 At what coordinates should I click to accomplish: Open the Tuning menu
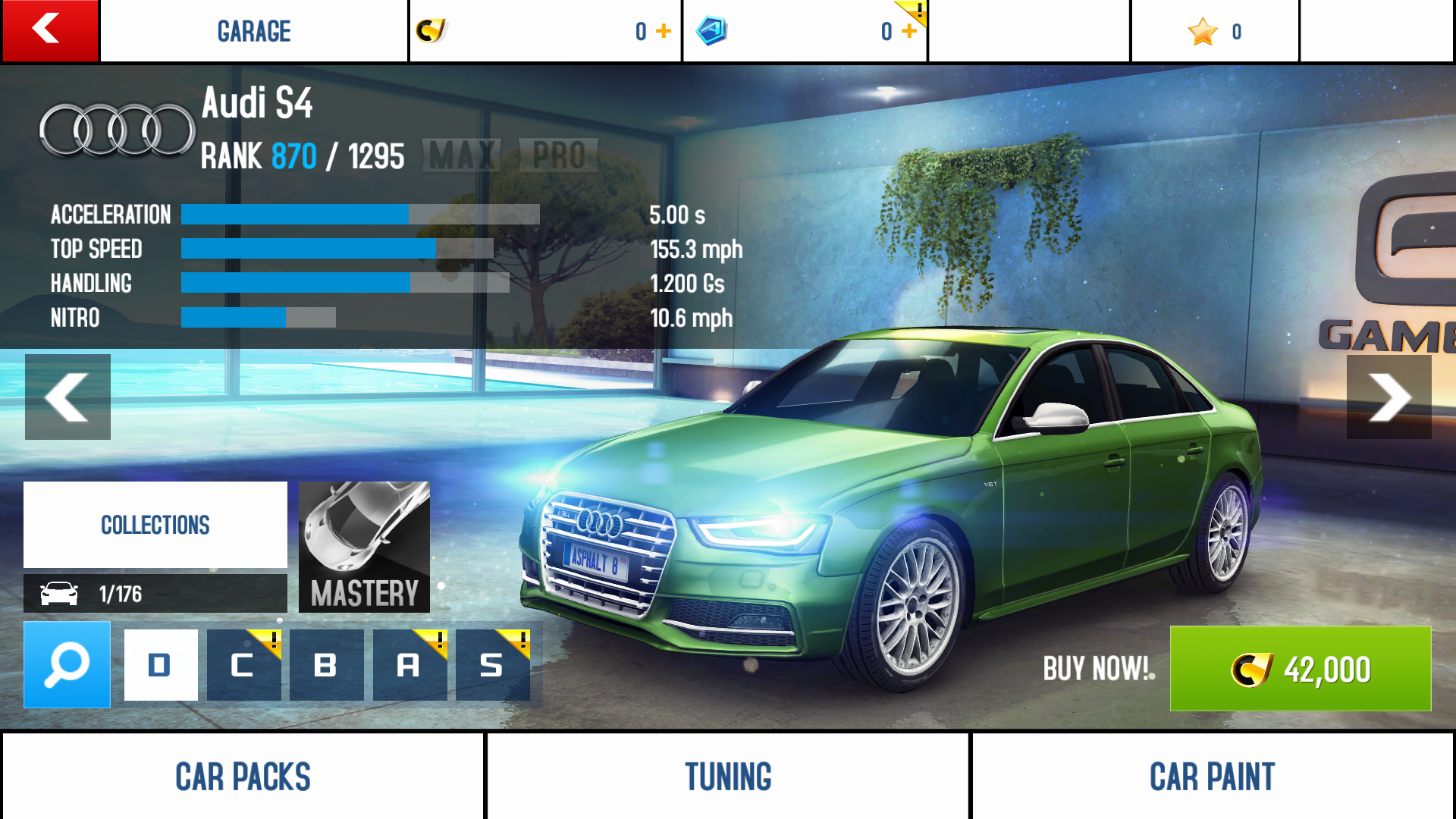pyautogui.click(x=728, y=776)
